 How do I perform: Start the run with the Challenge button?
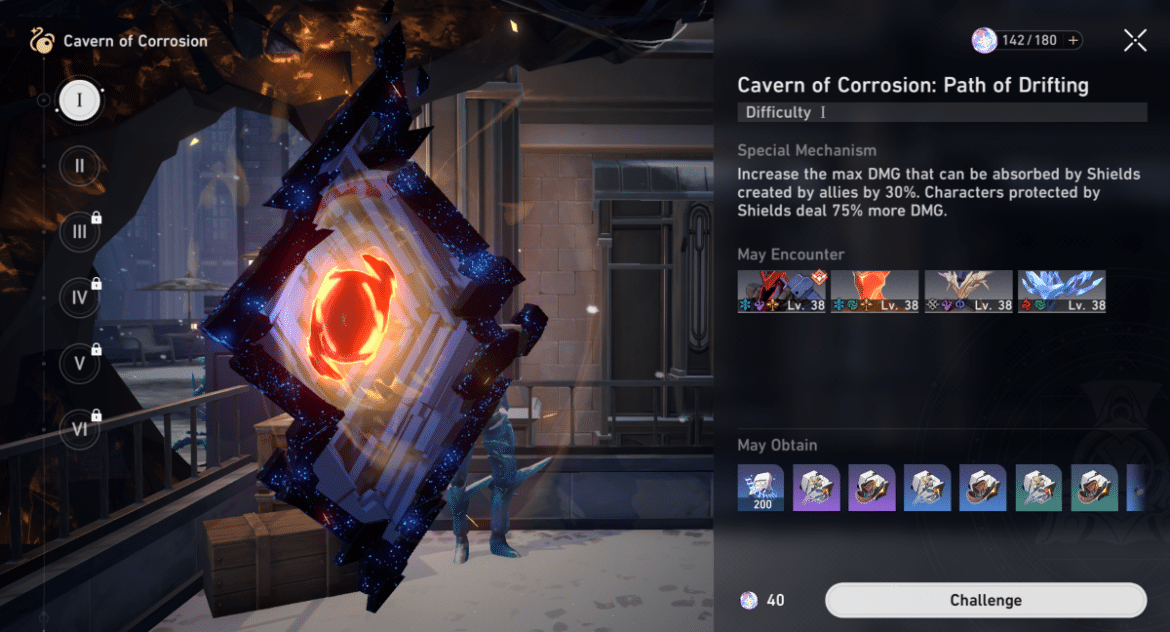pos(985,600)
